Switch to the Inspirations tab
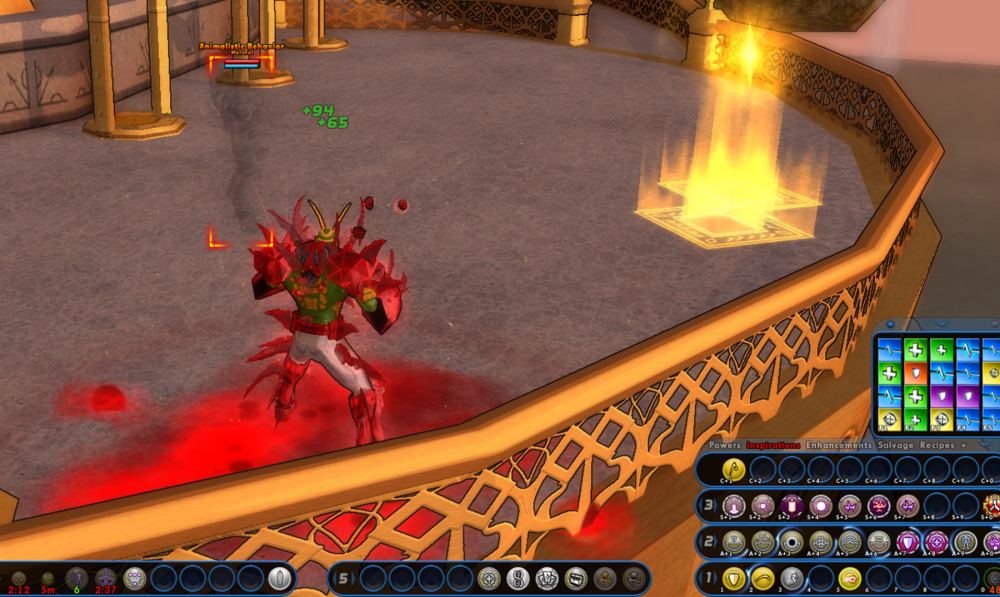 [x=772, y=444]
